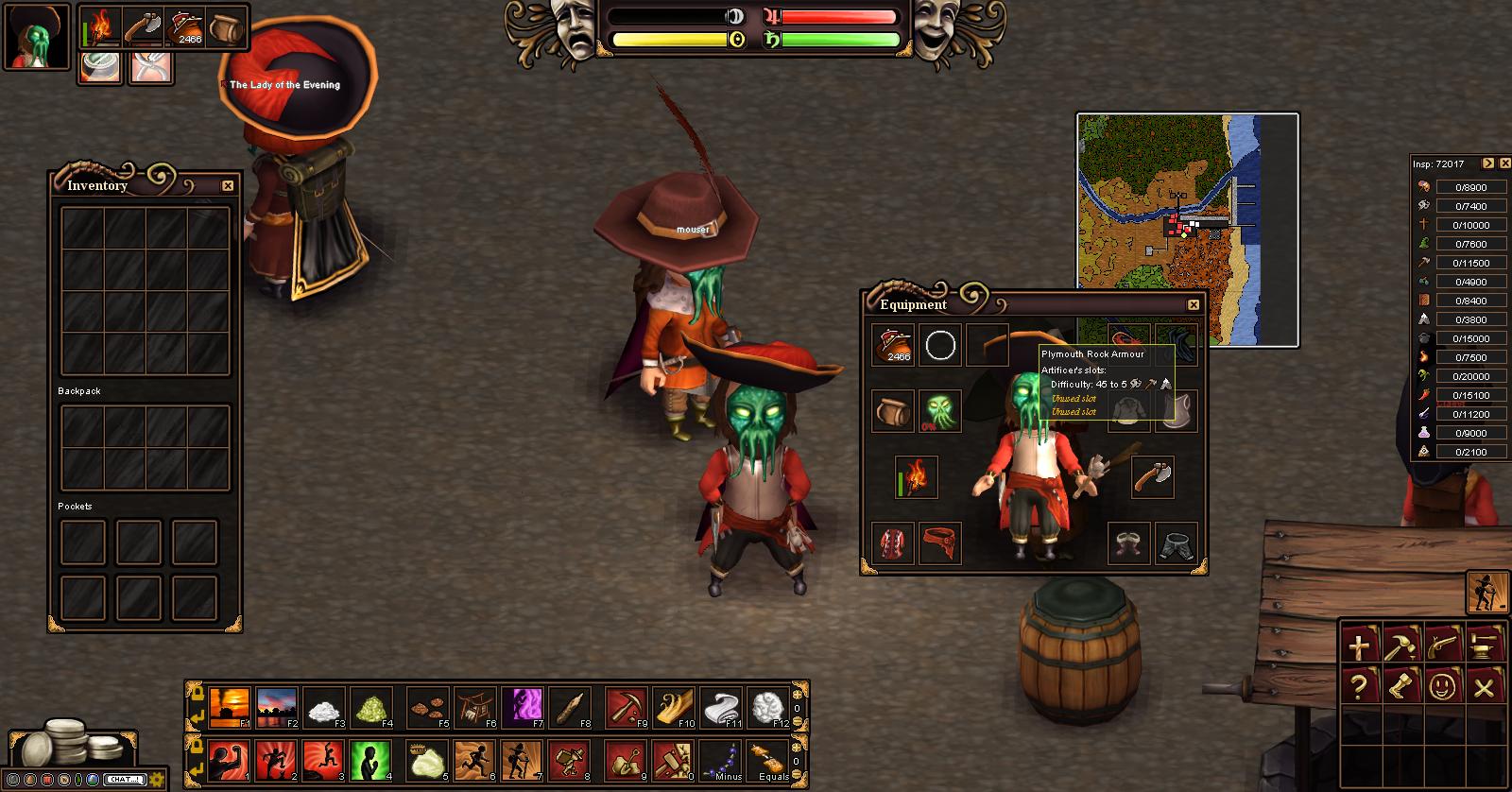
Task: Open the smiley face emote menu
Action: (1443, 686)
